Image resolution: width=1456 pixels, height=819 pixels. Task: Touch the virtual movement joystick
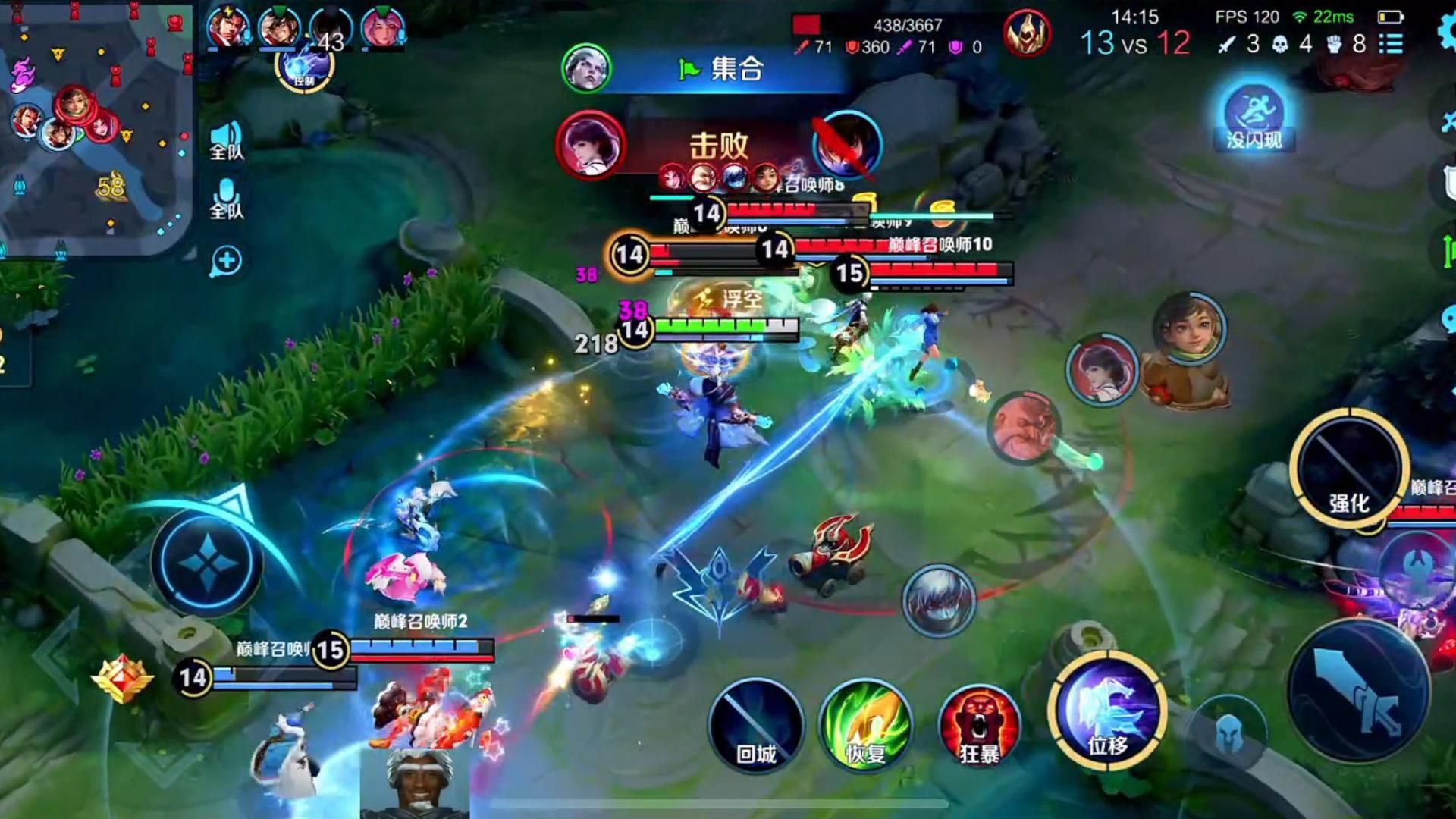point(206,562)
